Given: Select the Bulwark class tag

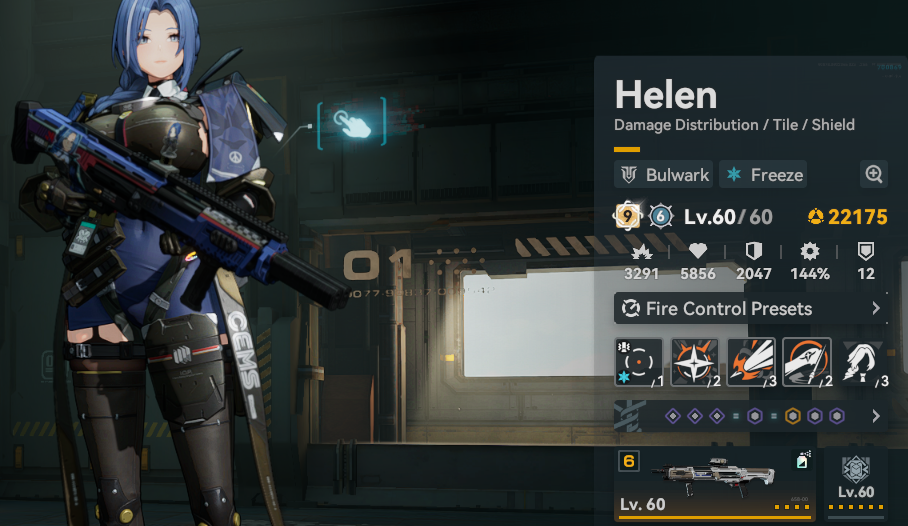Looking at the screenshot, I should 663,175.
